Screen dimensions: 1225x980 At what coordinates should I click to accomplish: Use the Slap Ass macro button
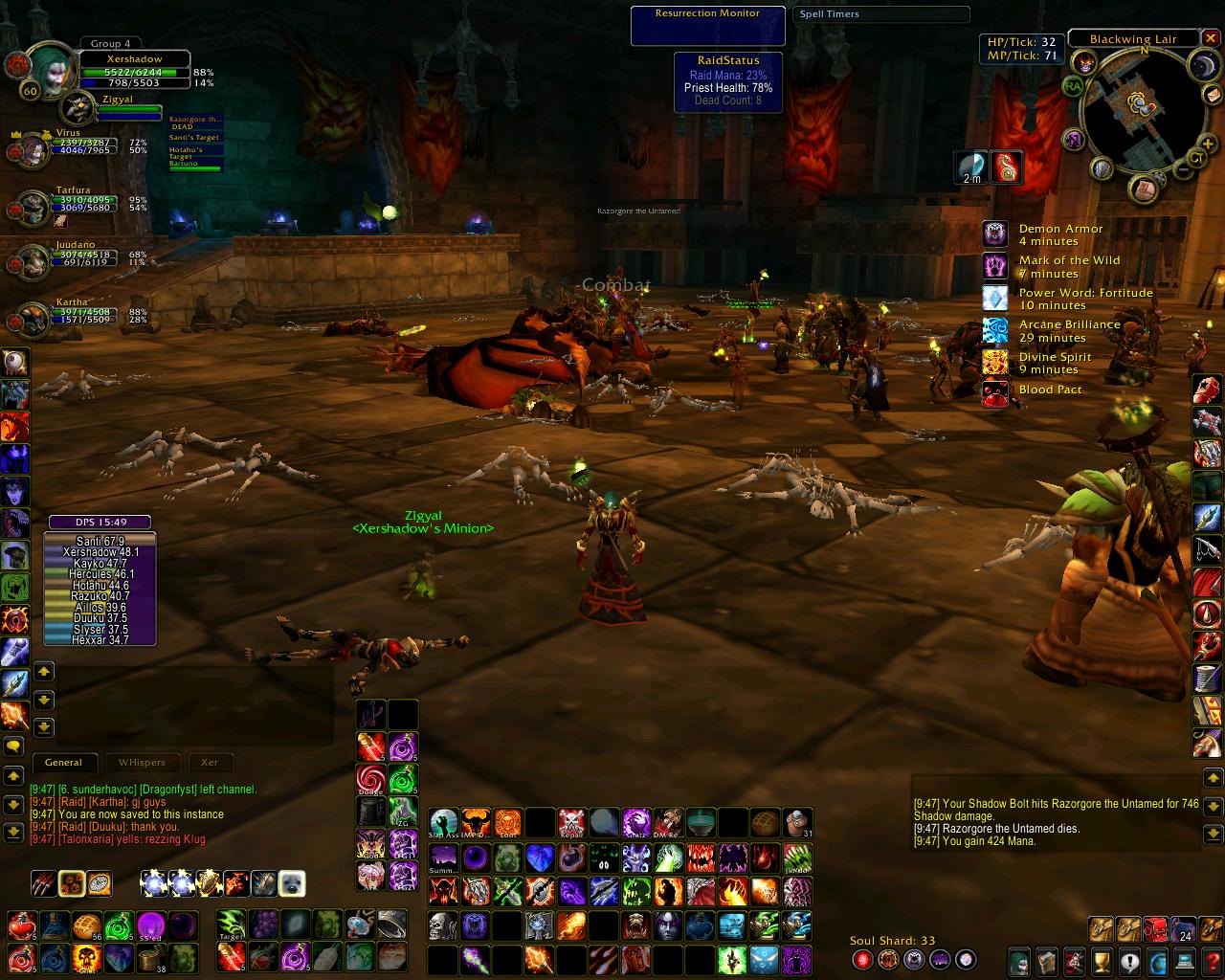click(443, 821)
